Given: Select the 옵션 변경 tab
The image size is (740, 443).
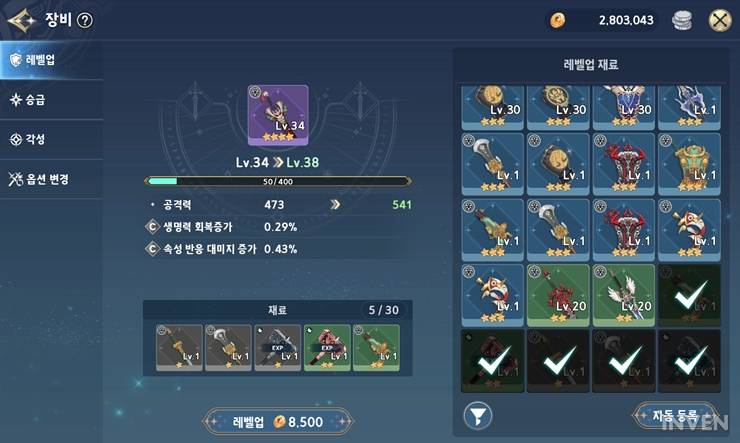Looking at the screenshot, I should coord(50,180).
